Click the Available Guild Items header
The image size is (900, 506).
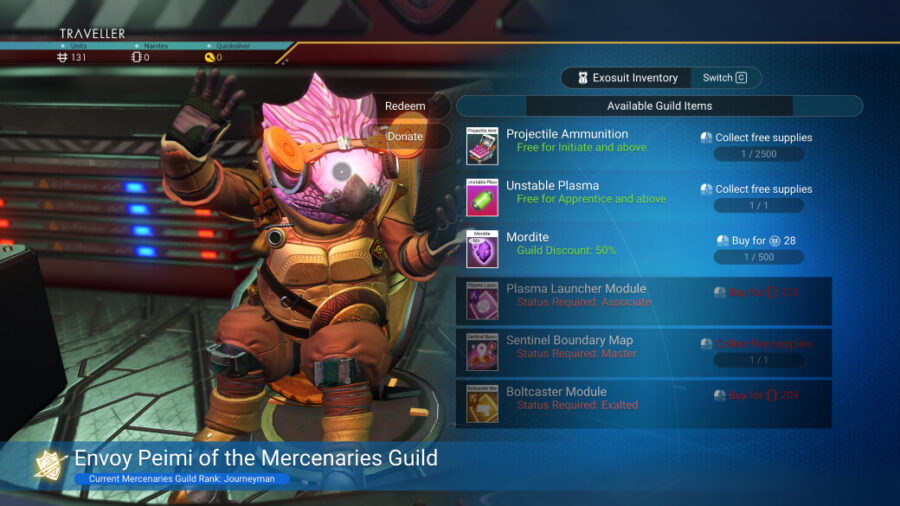pyautogui.click(x=659, y=106)
